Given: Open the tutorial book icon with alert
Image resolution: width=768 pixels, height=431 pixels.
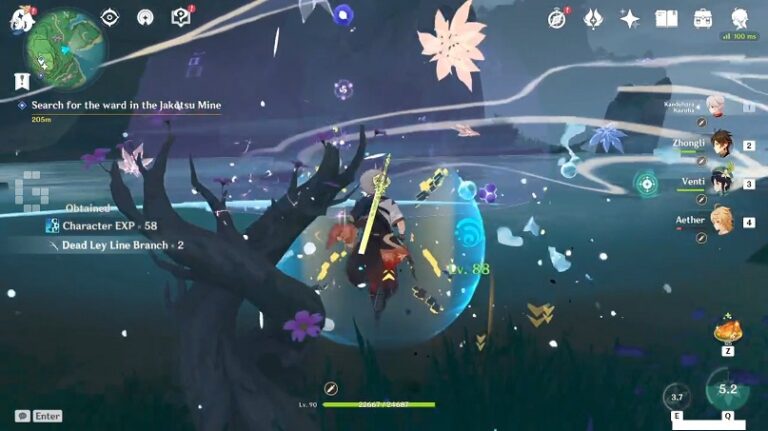Looking at the screenshot, I should (180, 17).
